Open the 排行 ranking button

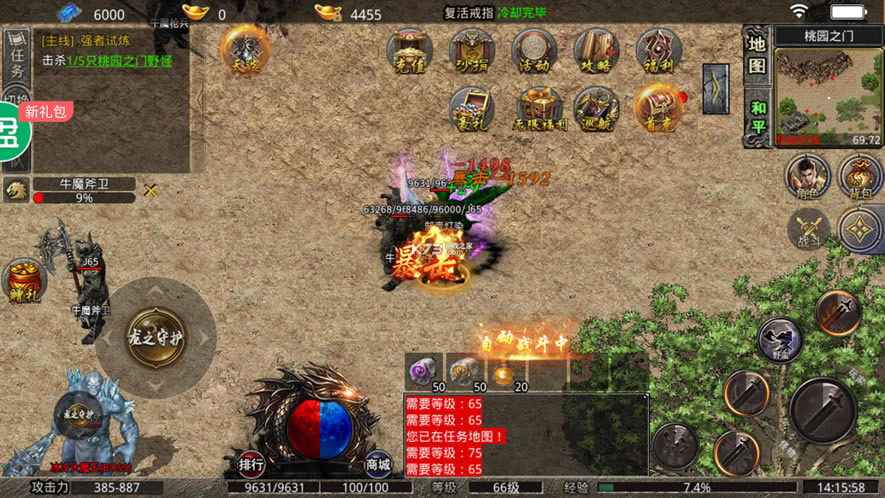(x=251, y=465)
